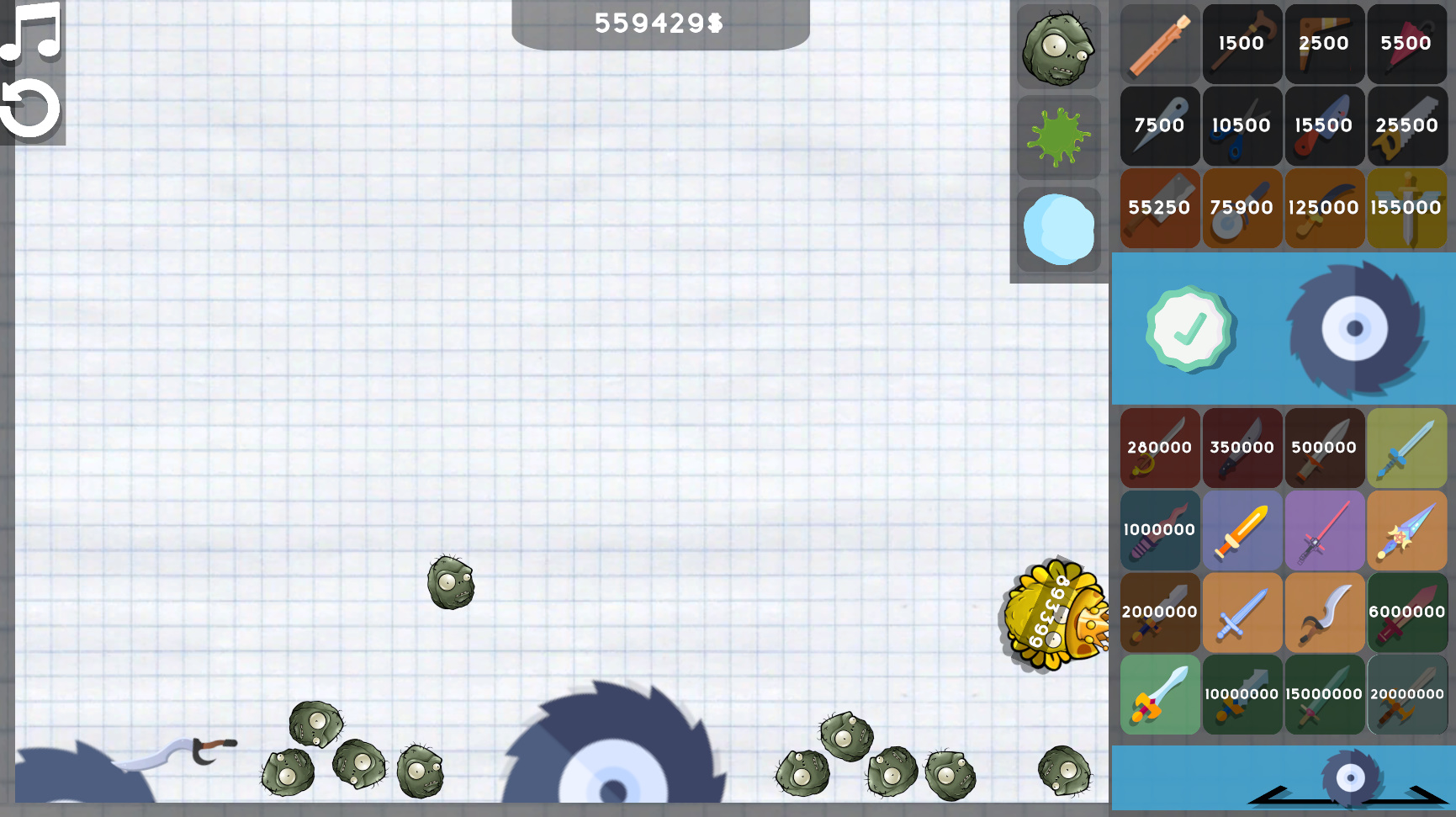This screenshot has height=817, width=1456.
Task: Purchase the 155000 sword
Action: click(x=1407, y=208)
